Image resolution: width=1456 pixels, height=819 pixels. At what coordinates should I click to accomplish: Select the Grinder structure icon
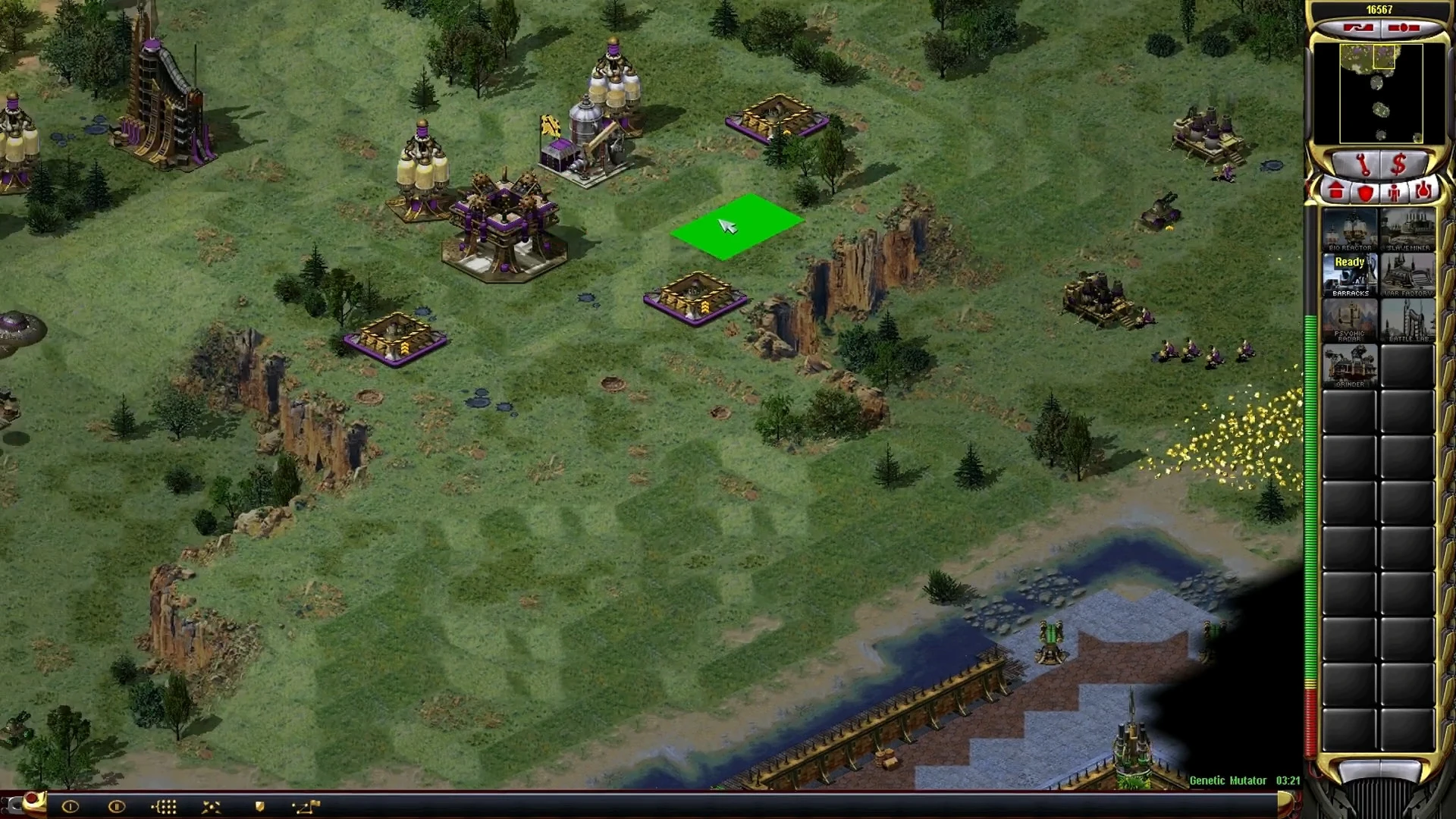1350,366
